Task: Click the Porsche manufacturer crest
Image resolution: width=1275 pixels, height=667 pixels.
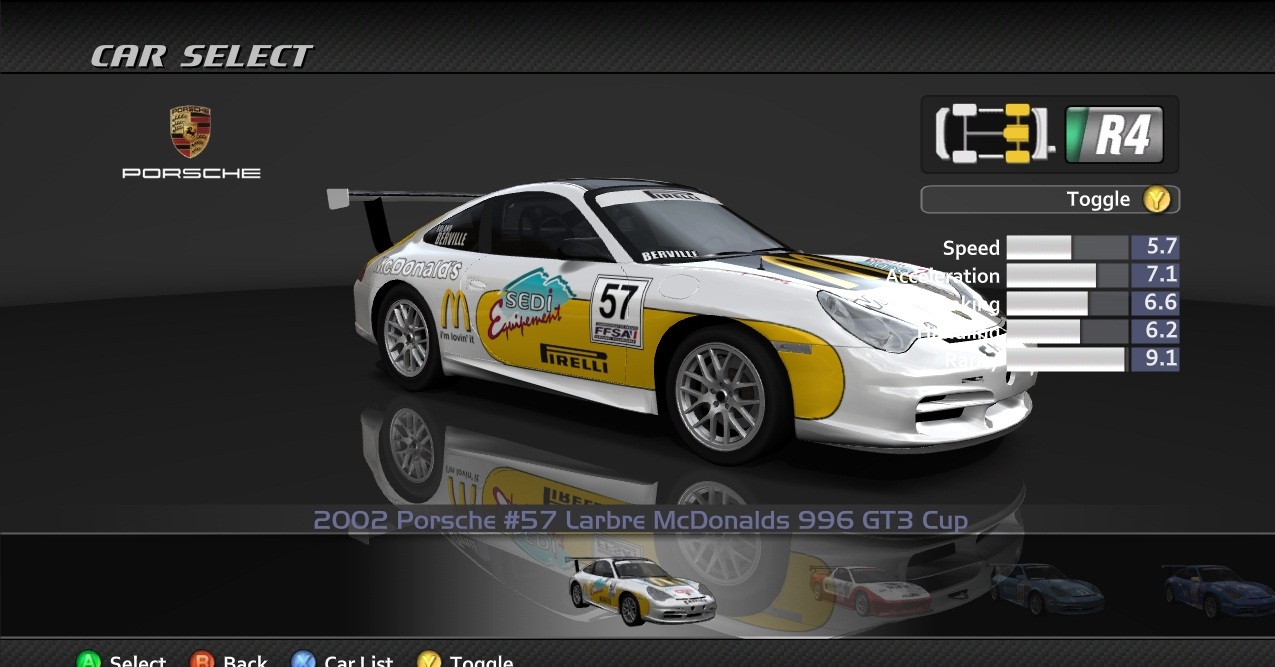Action: pos(190,132)
